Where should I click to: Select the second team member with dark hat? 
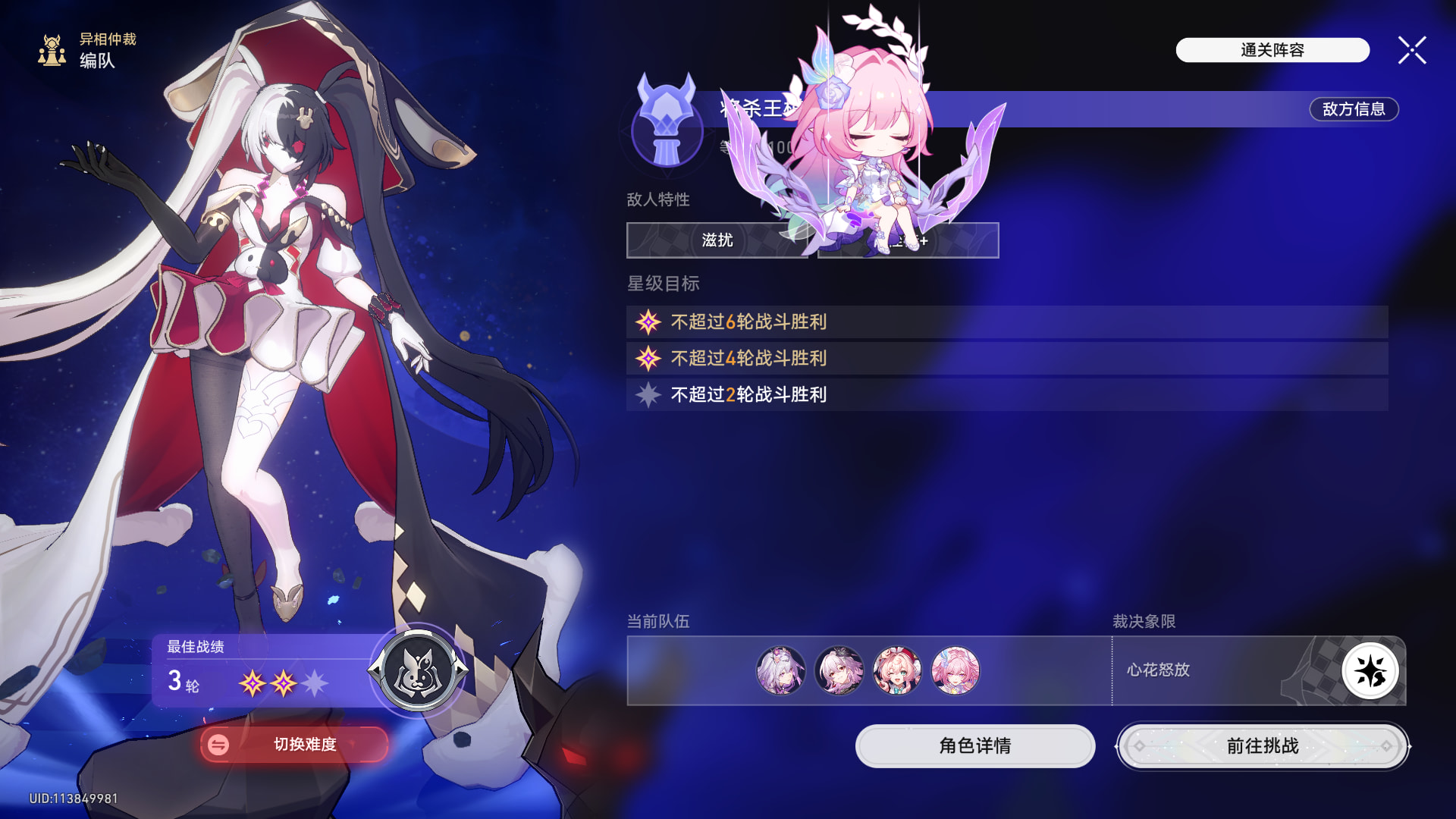tap(839, 670)
